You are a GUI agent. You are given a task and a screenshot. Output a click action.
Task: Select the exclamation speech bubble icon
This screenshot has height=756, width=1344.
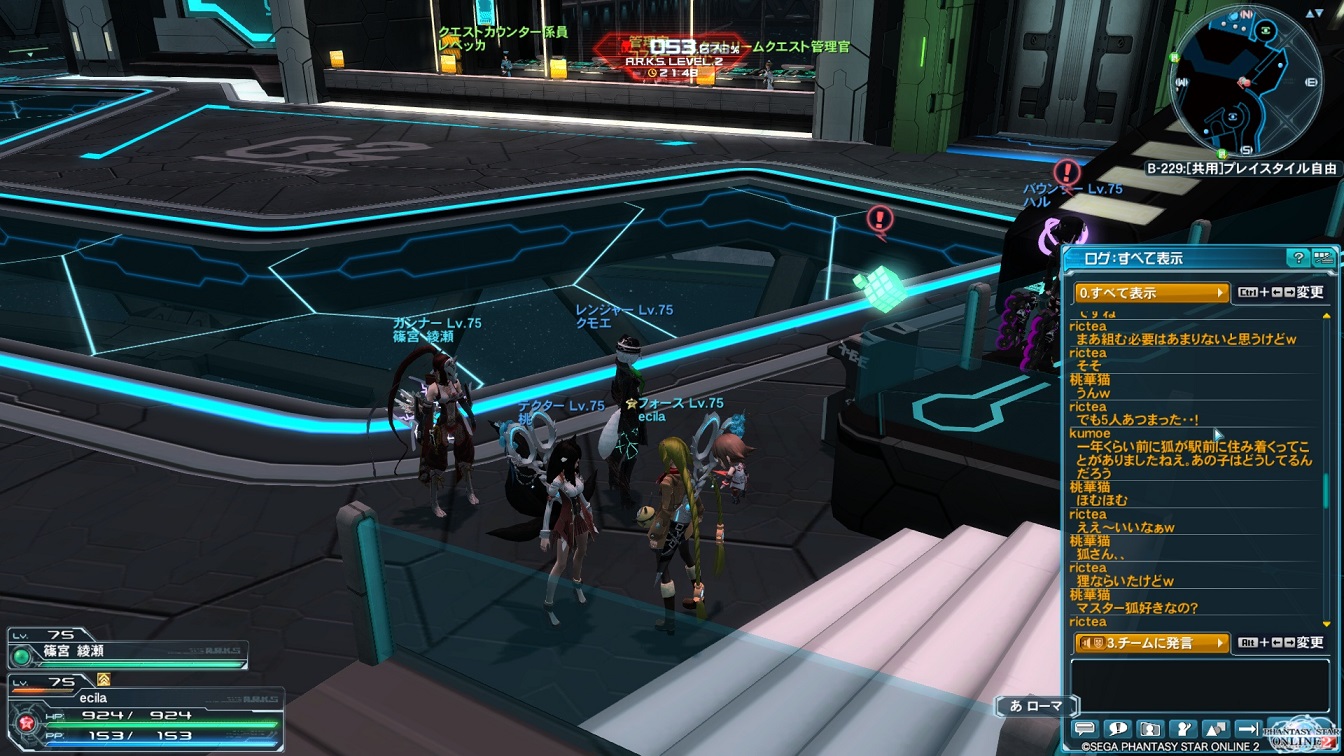tap(1118, 730)
